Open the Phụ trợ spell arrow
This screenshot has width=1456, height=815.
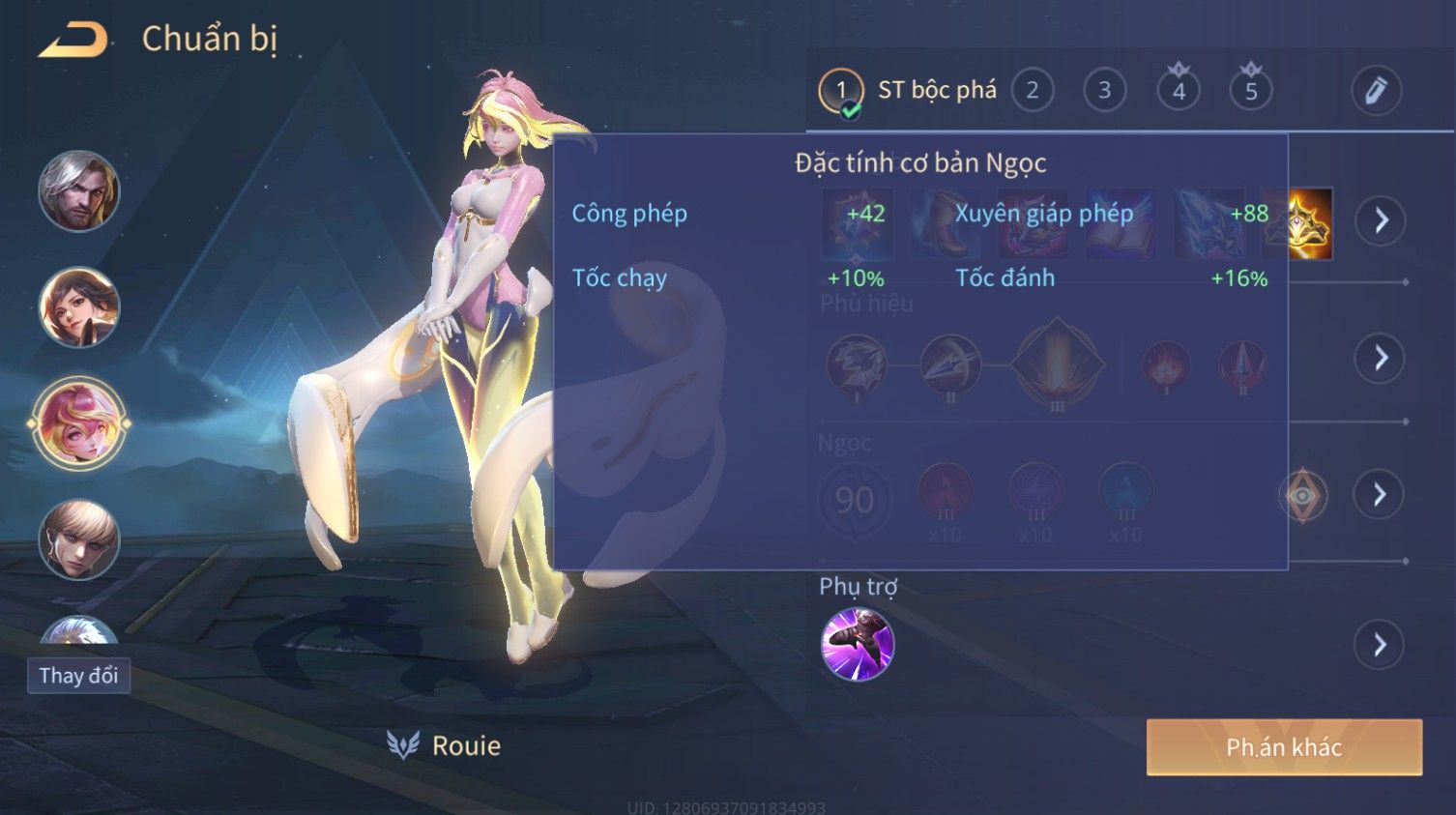(1381, 645)
